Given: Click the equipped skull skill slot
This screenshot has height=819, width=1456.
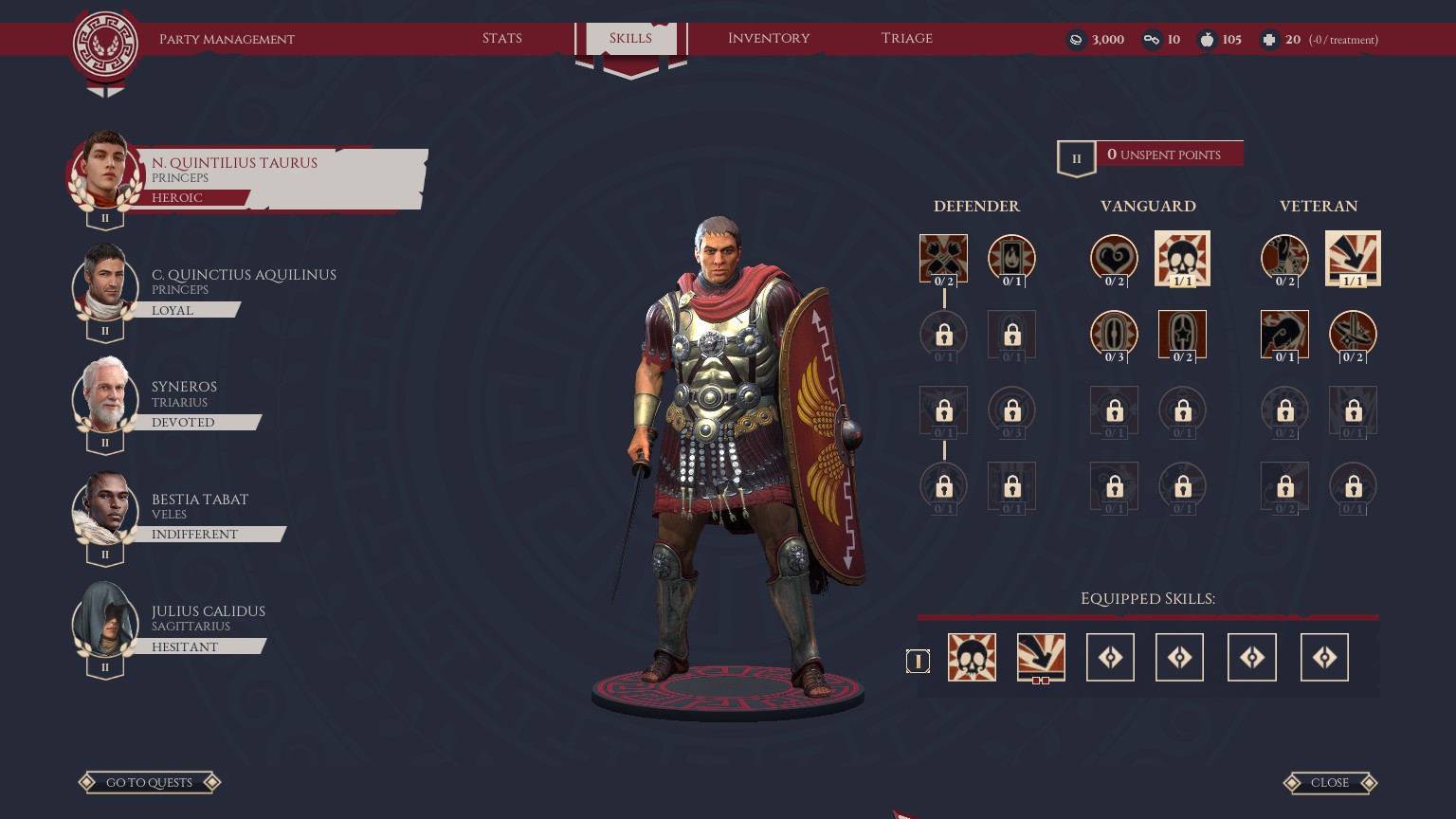Looking at the screenshot, I should (x=972, y=657).
